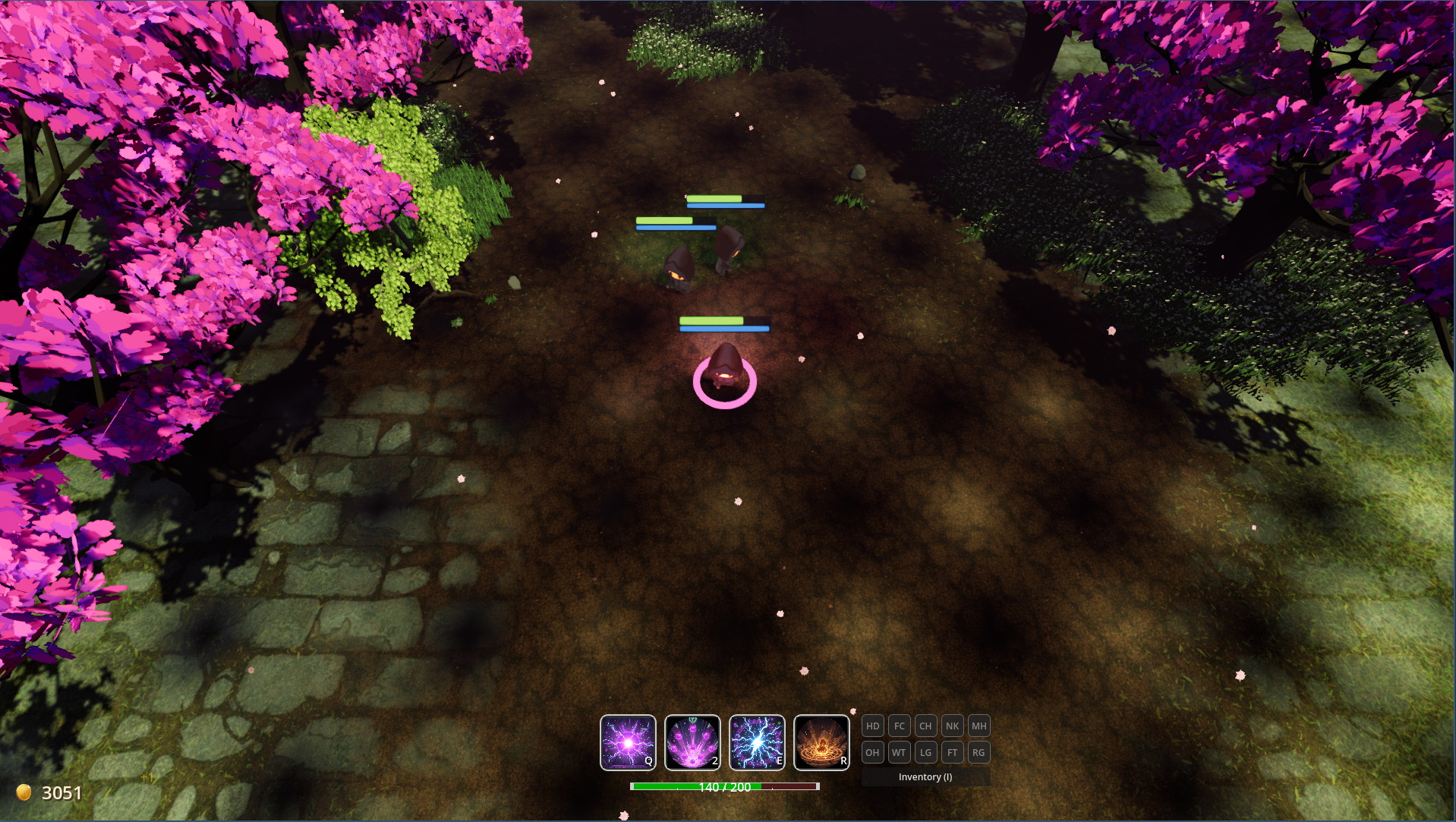Image resolution: width=1456 pixels, height=822 pixels.
Task: Open the Inventory (I) button
Action: 925,777
